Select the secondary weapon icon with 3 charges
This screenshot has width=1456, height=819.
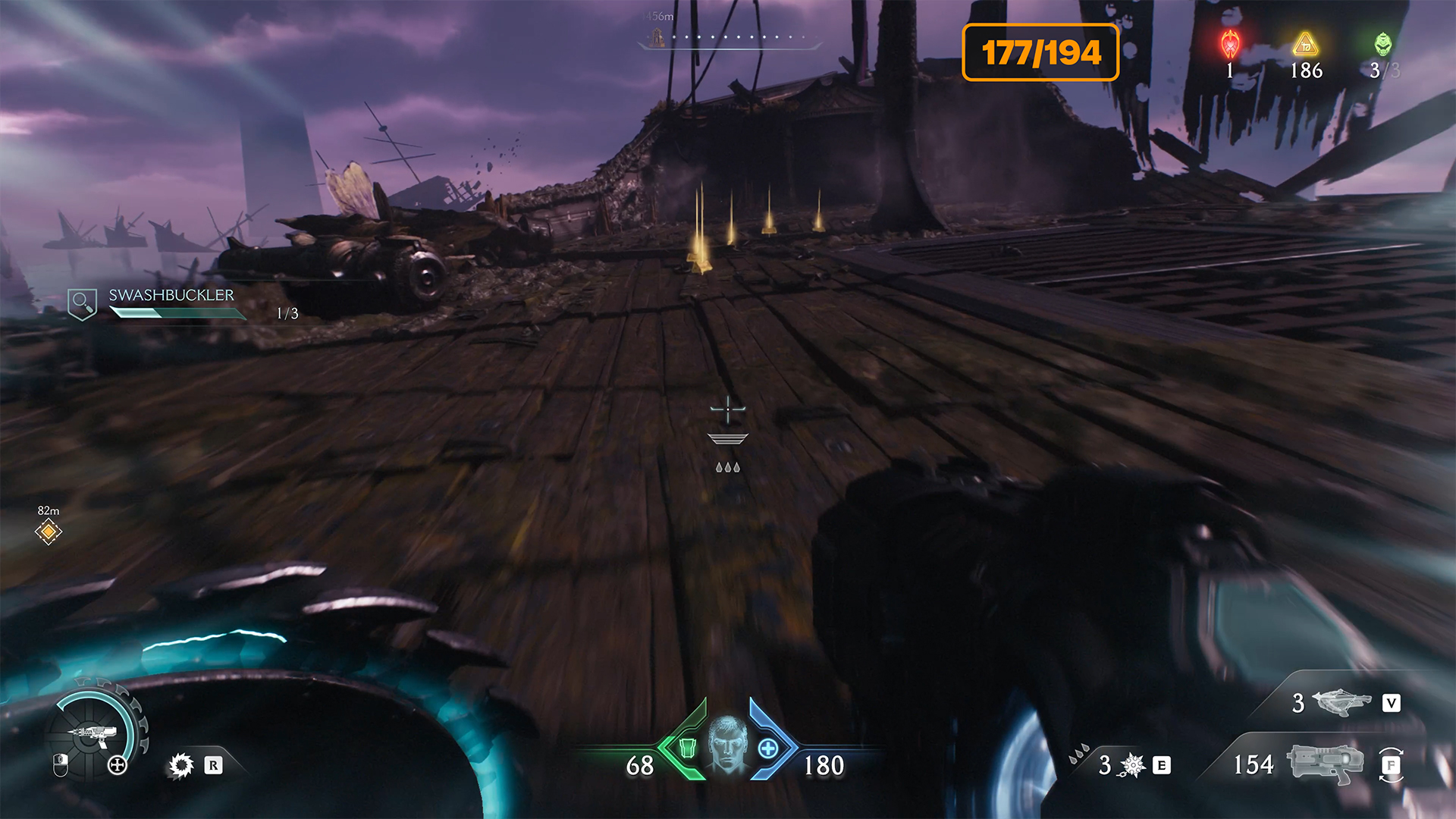[1341, 702]
